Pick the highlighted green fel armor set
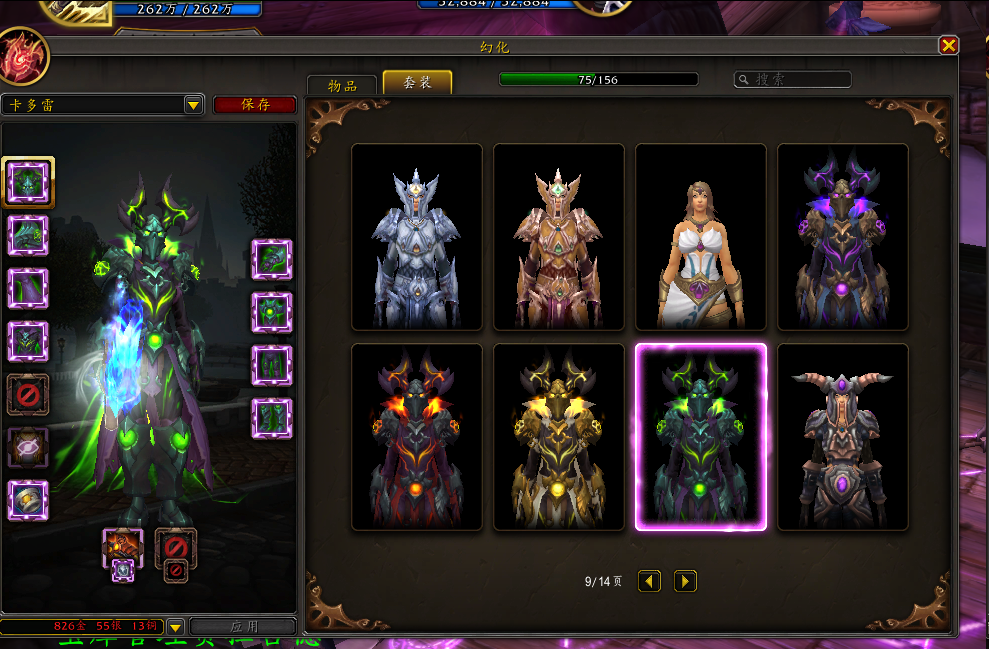Image resolution: width=989 pixels, height=649 pixels. [701, 437]
